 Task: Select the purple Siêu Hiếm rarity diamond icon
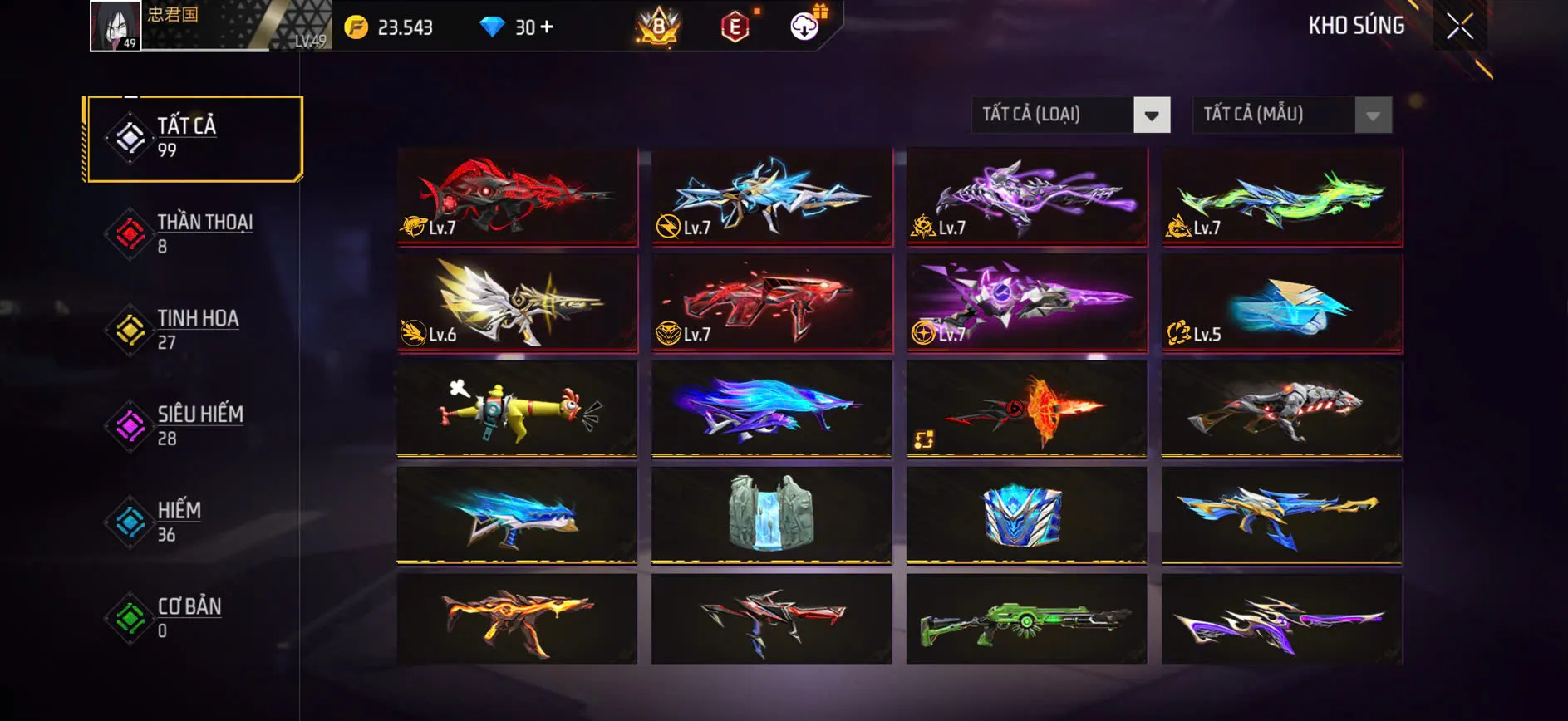(129, 426)
